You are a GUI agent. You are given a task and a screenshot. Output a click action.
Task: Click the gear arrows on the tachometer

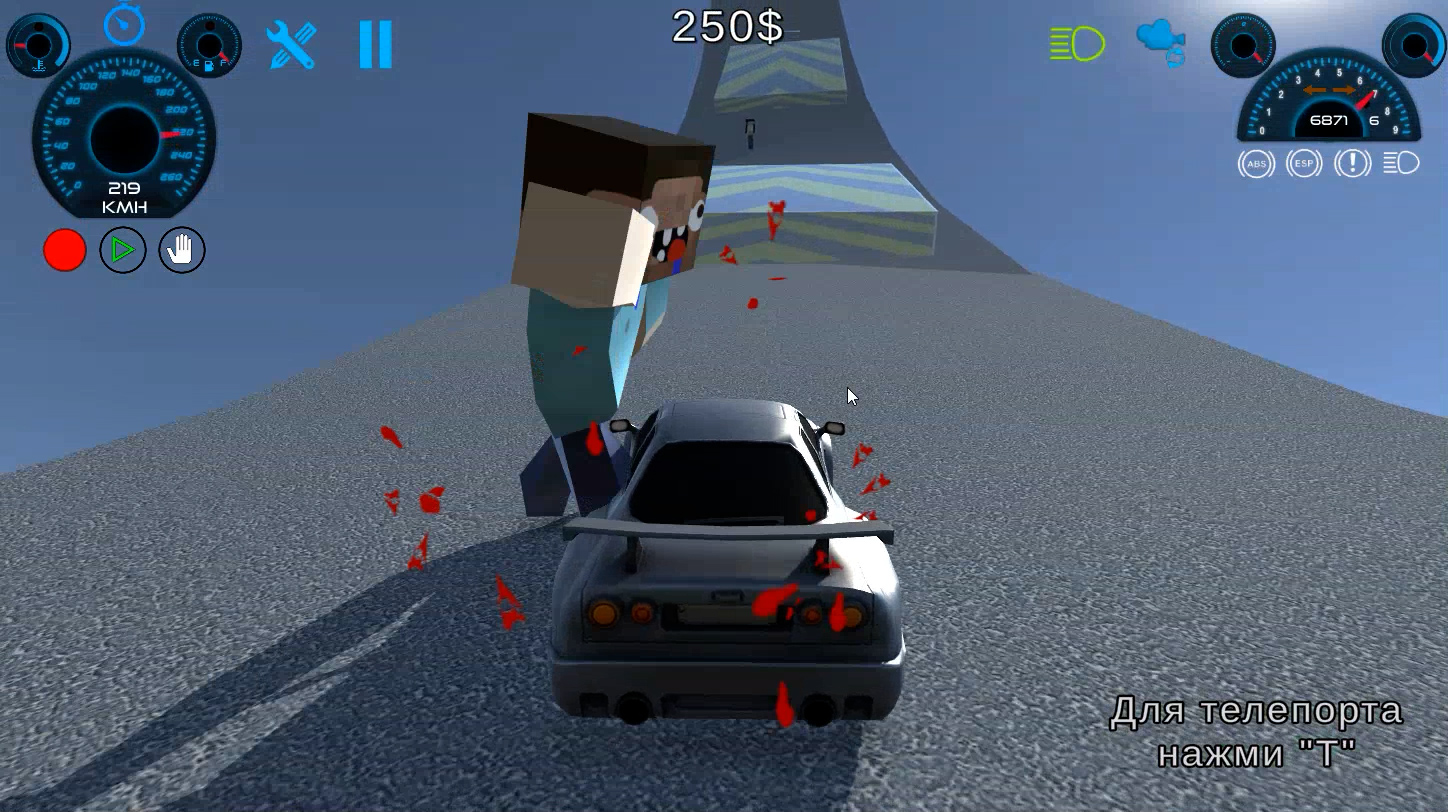(1327, 89)
